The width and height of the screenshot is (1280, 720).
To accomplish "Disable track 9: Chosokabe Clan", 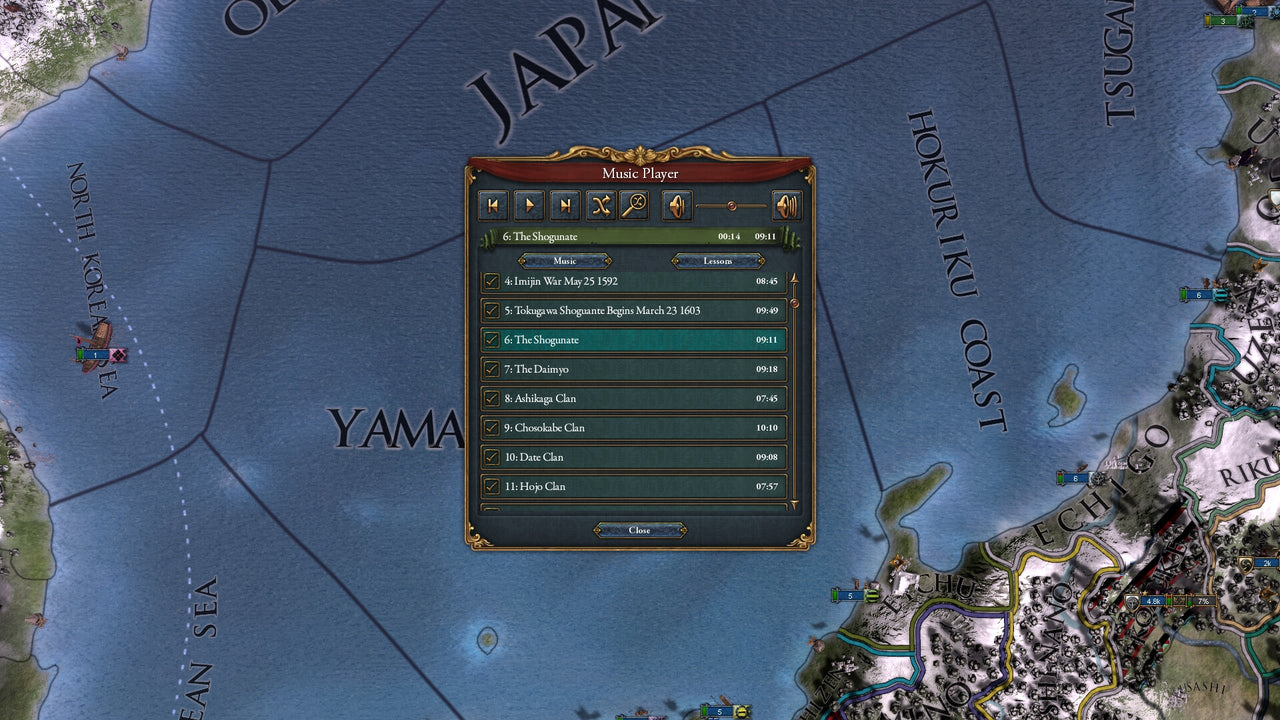I will click(493, 427).
